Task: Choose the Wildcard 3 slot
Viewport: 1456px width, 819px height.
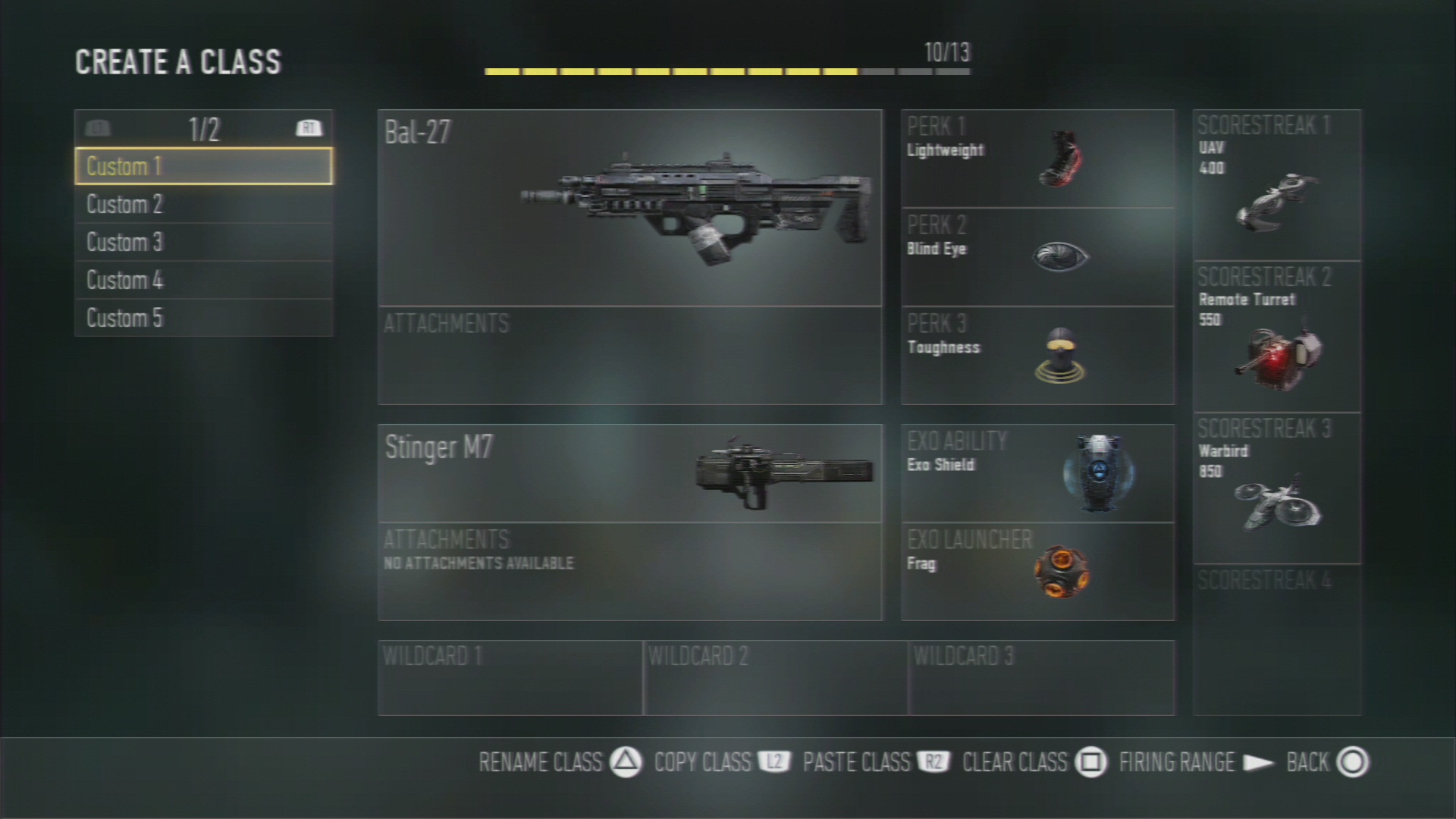Action: point(1041,678)
